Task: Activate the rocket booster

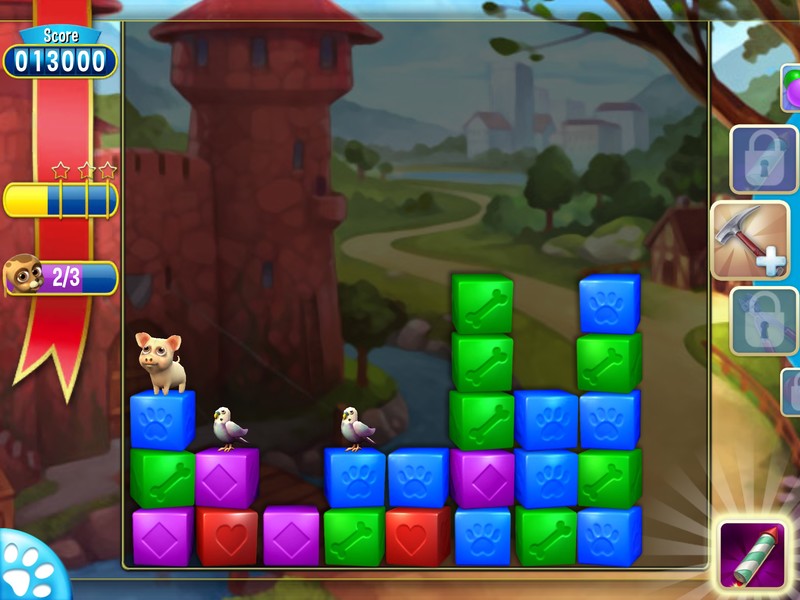Action: tap(755, 553)
